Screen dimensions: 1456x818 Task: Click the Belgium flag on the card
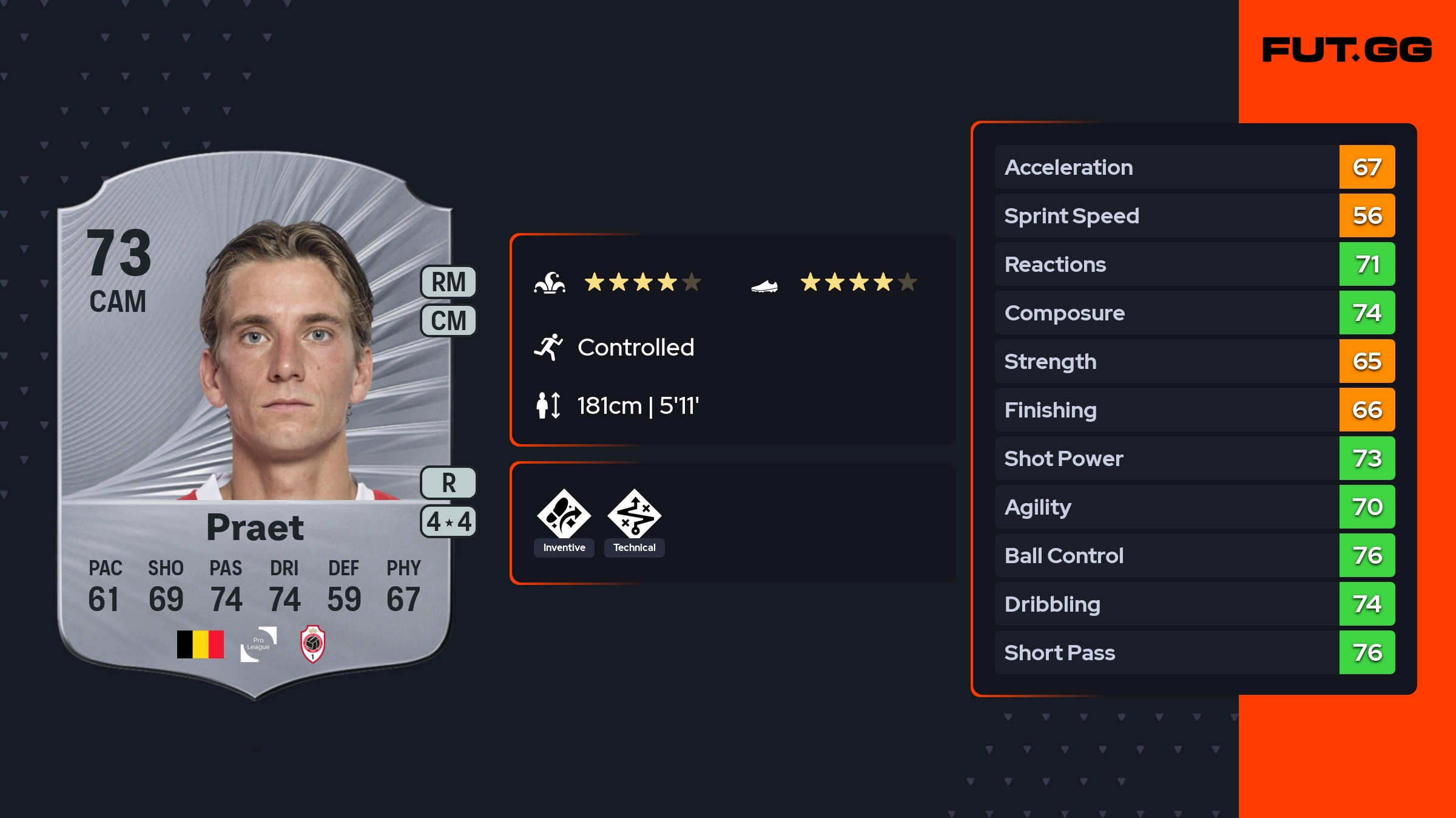200,644
